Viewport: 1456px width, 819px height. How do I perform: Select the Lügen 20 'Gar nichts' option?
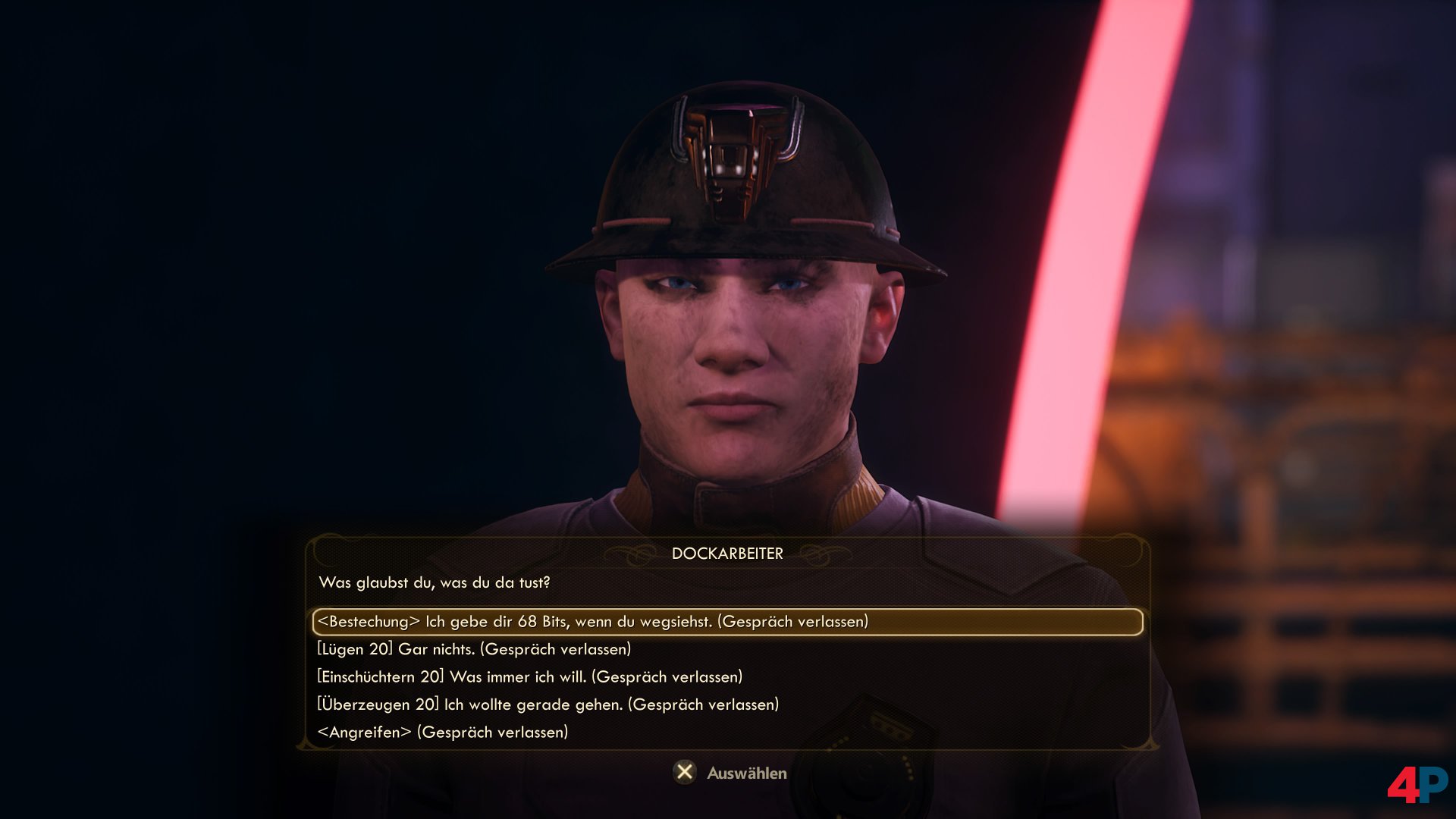[474, 649]
